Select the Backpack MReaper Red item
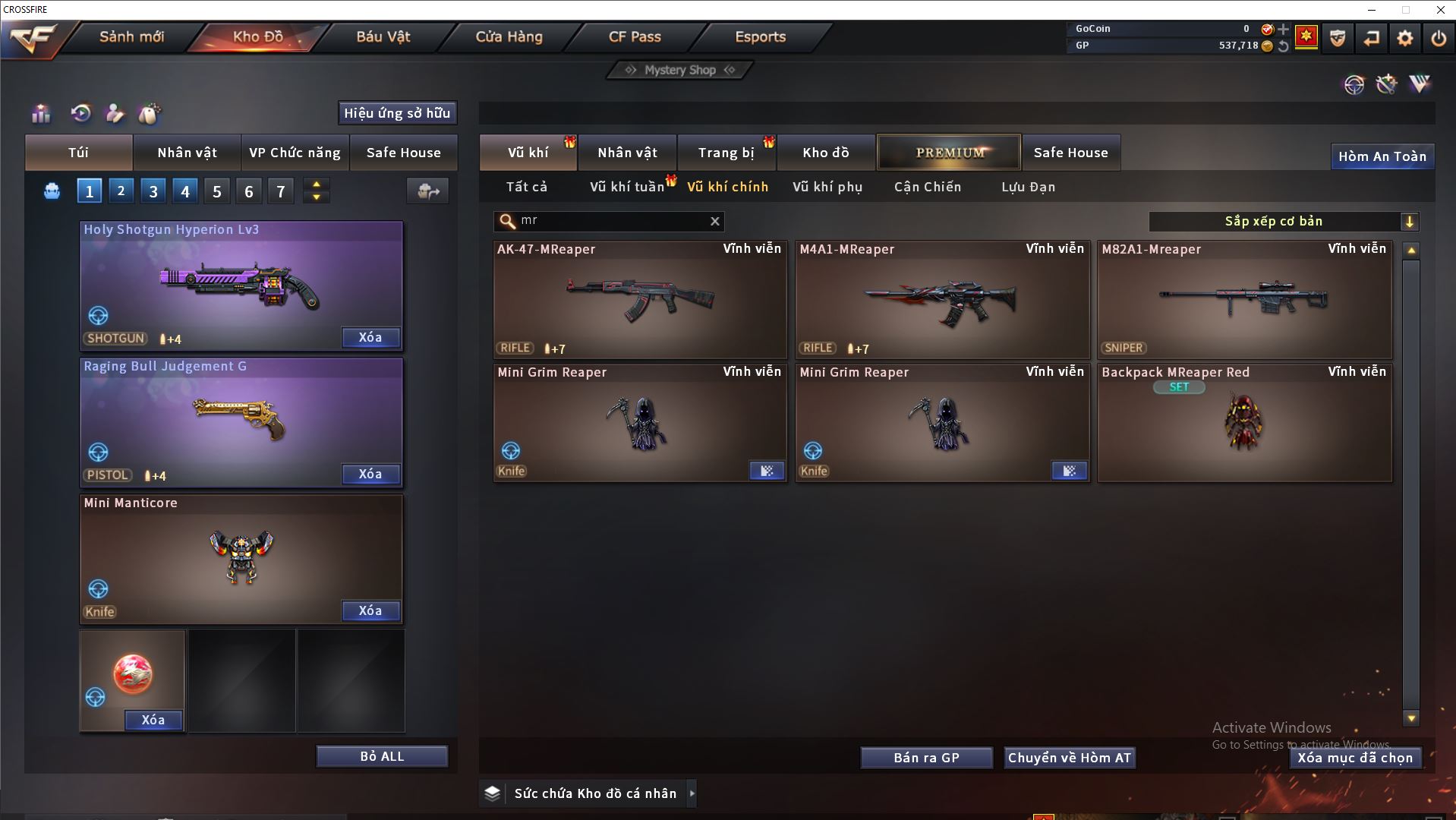 pos(1244,423)
